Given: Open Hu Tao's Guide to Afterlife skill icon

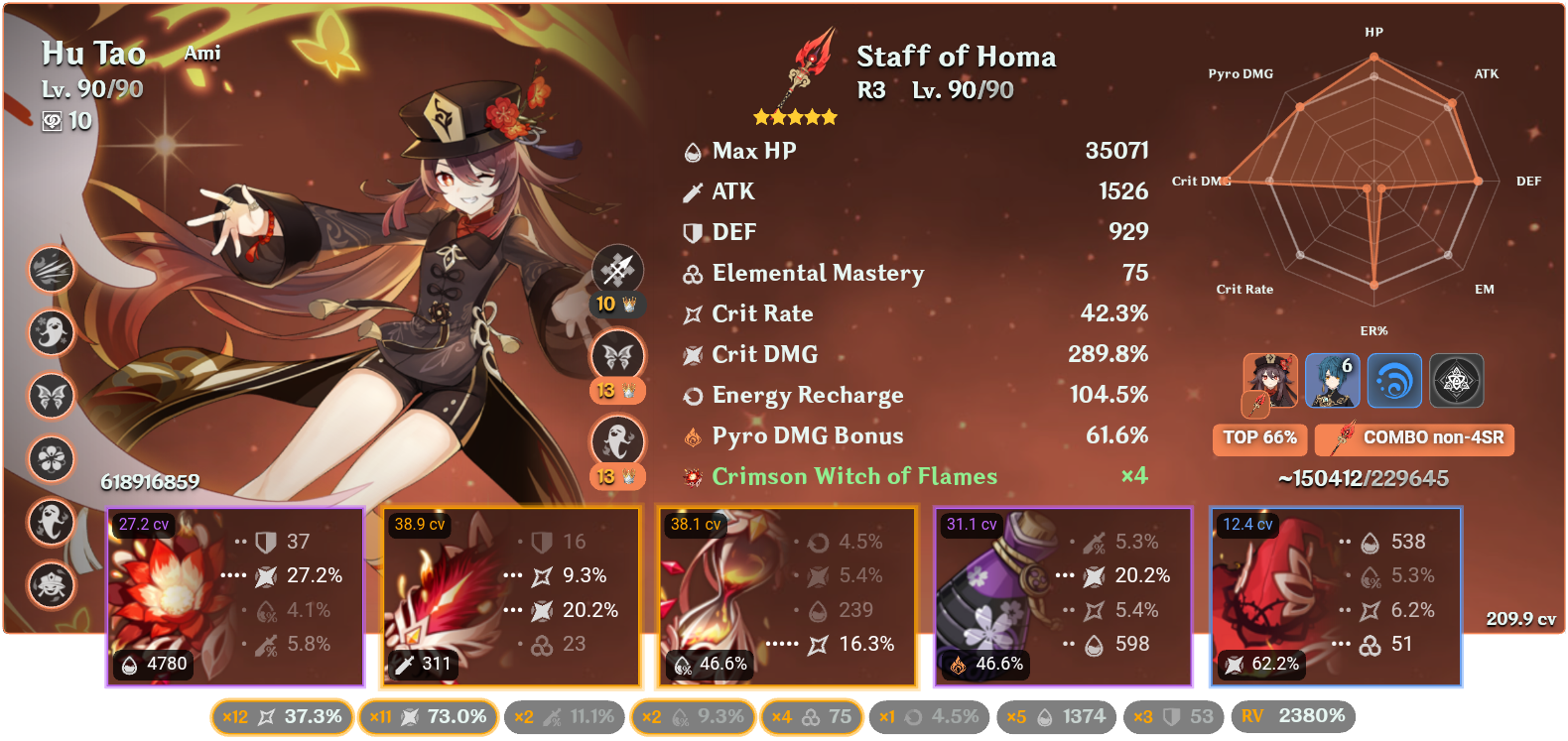Looking at the screenshot, I should tap(51, 334).
